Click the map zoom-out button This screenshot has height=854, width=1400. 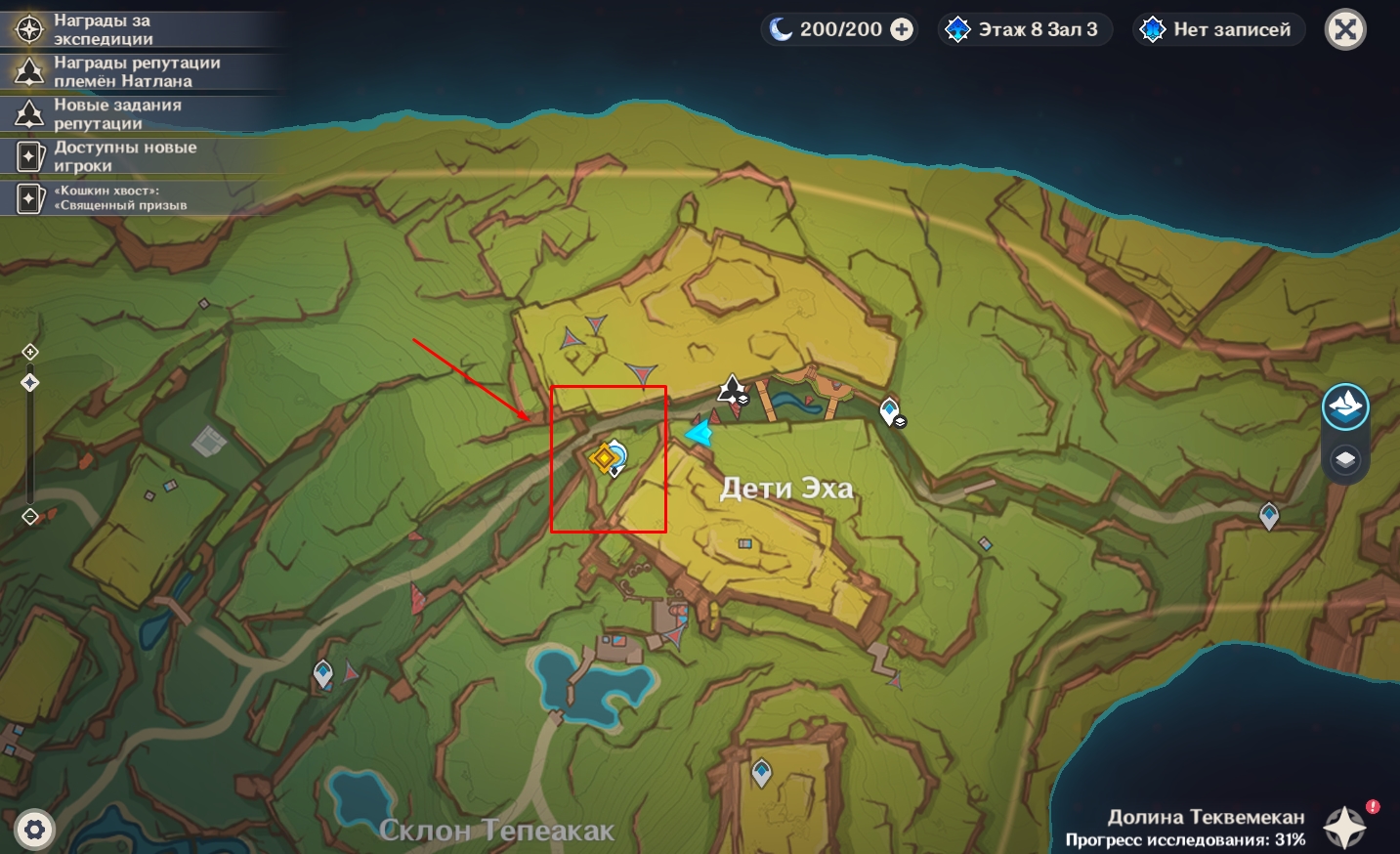[30, 517]
